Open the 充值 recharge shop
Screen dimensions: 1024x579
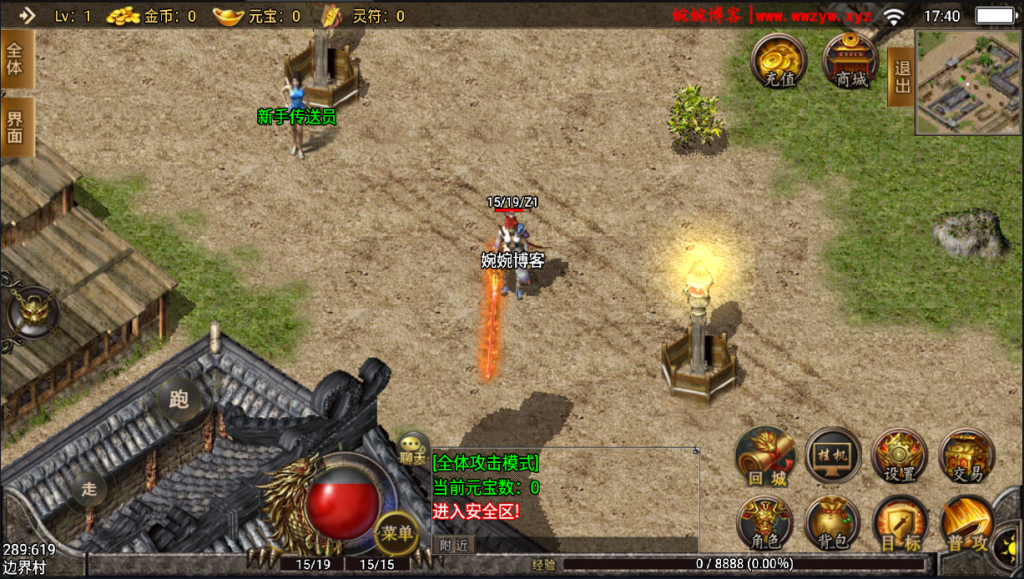[779, 61]
